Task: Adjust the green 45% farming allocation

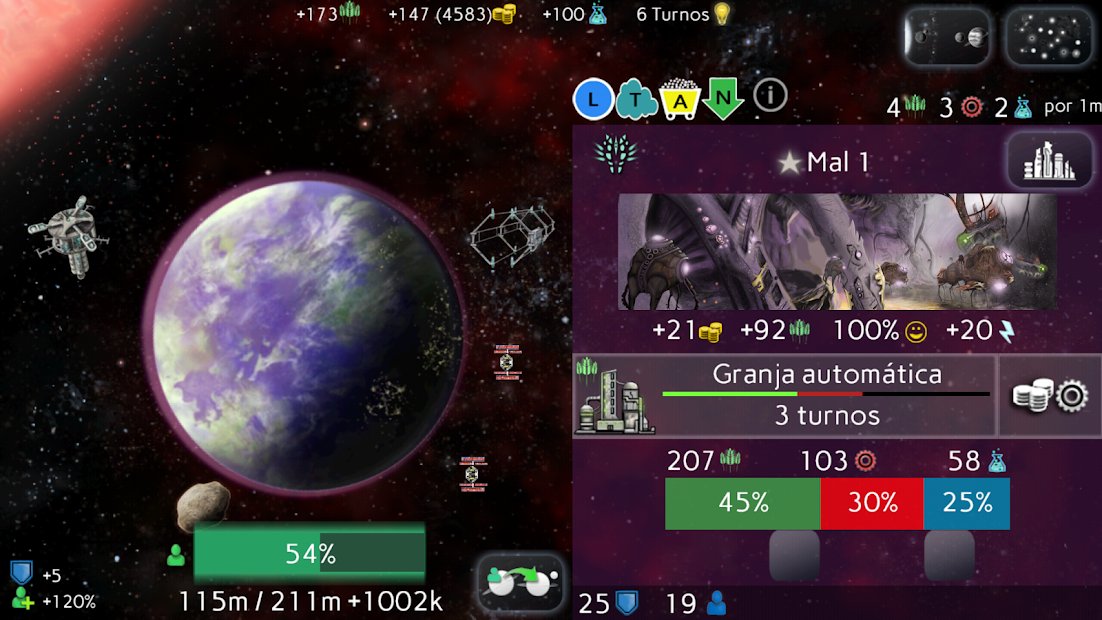Action: [x=742, y=503]
